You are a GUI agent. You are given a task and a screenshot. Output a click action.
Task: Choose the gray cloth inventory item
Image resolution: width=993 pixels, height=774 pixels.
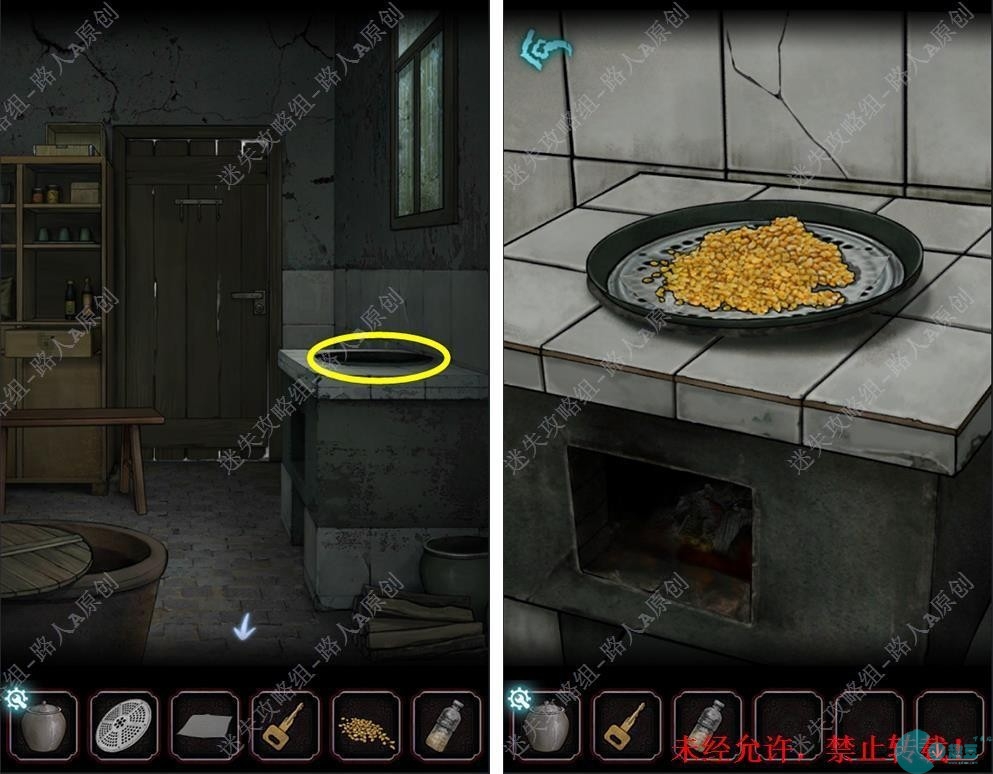pos(204,729)
